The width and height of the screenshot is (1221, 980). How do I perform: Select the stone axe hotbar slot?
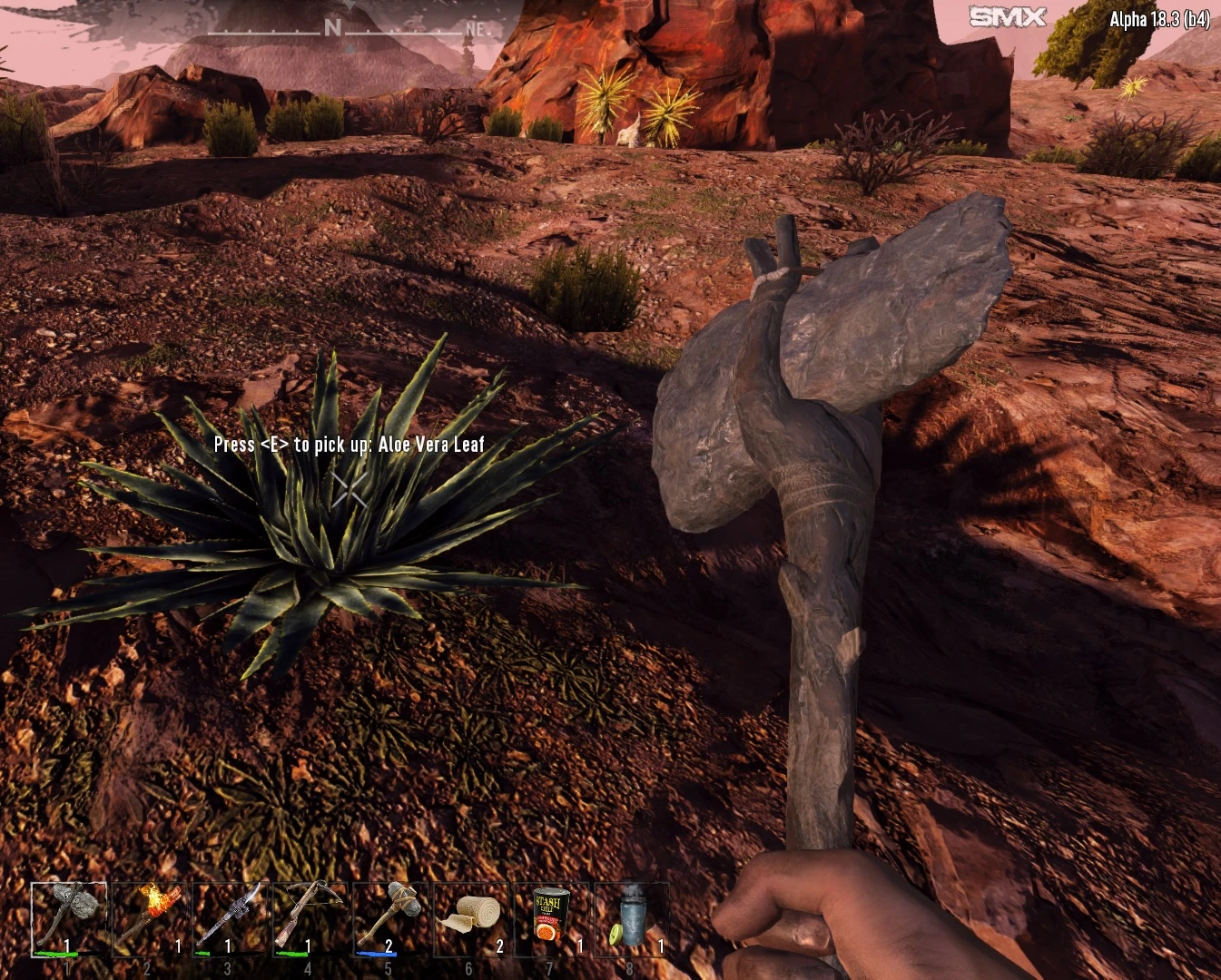click(x=69, y=919)
